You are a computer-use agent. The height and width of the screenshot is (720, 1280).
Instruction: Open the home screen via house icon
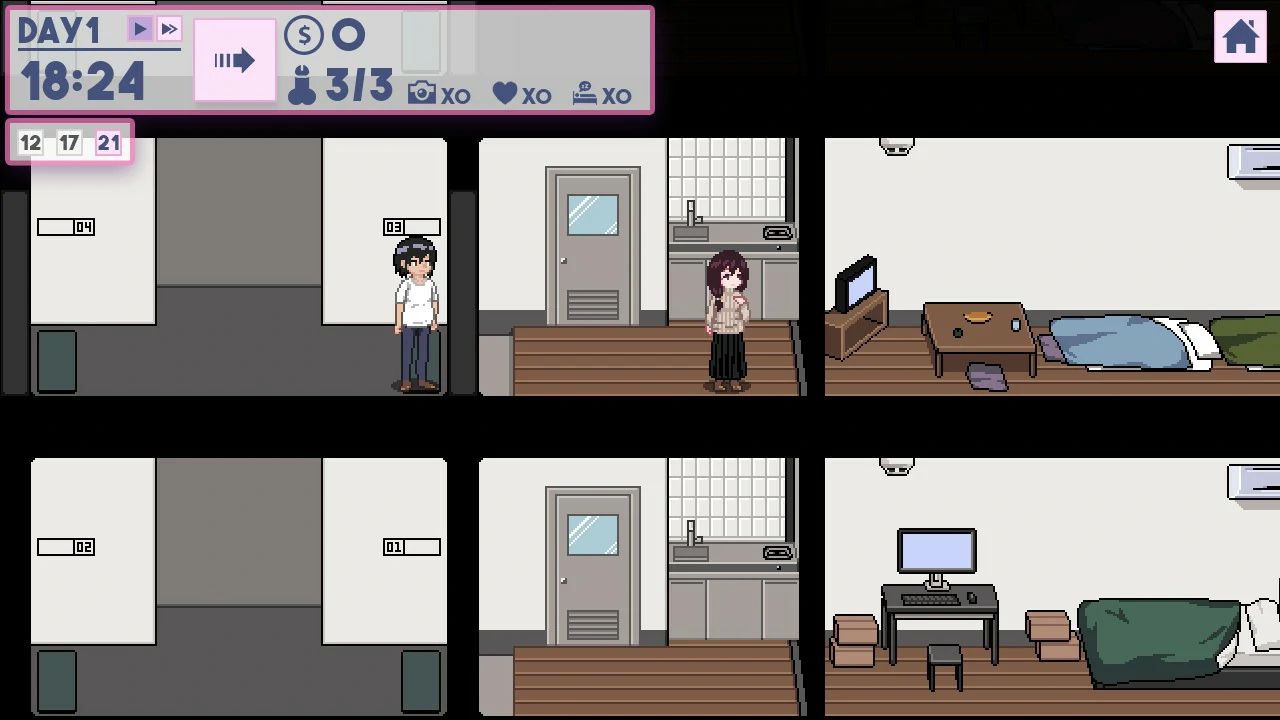pos(1240,38)
